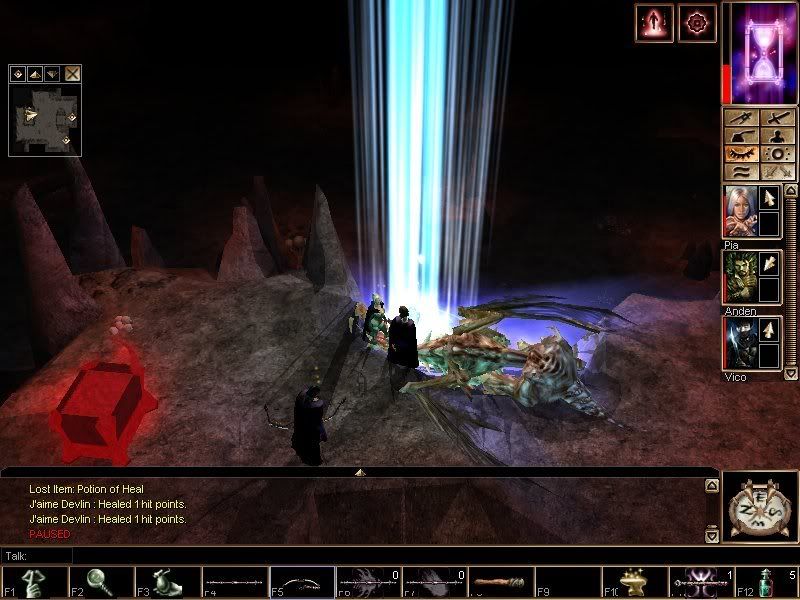Close the minimap panel
800x600 pixels.
(73, 73)
